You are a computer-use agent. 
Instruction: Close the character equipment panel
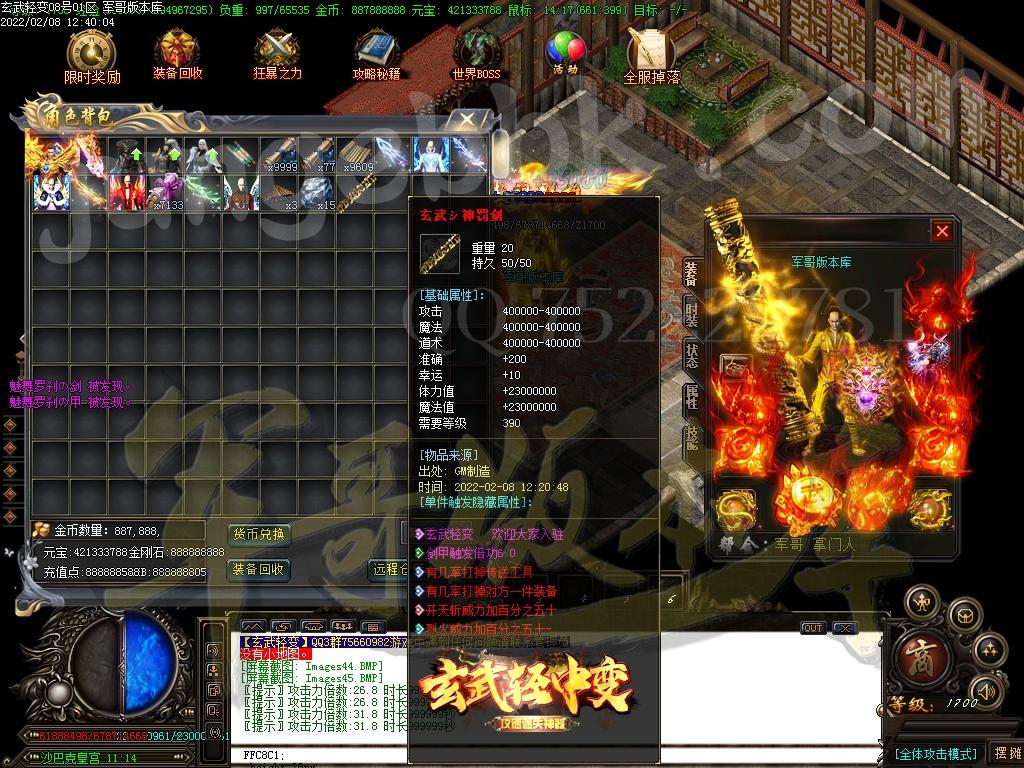tap(941, 231)
